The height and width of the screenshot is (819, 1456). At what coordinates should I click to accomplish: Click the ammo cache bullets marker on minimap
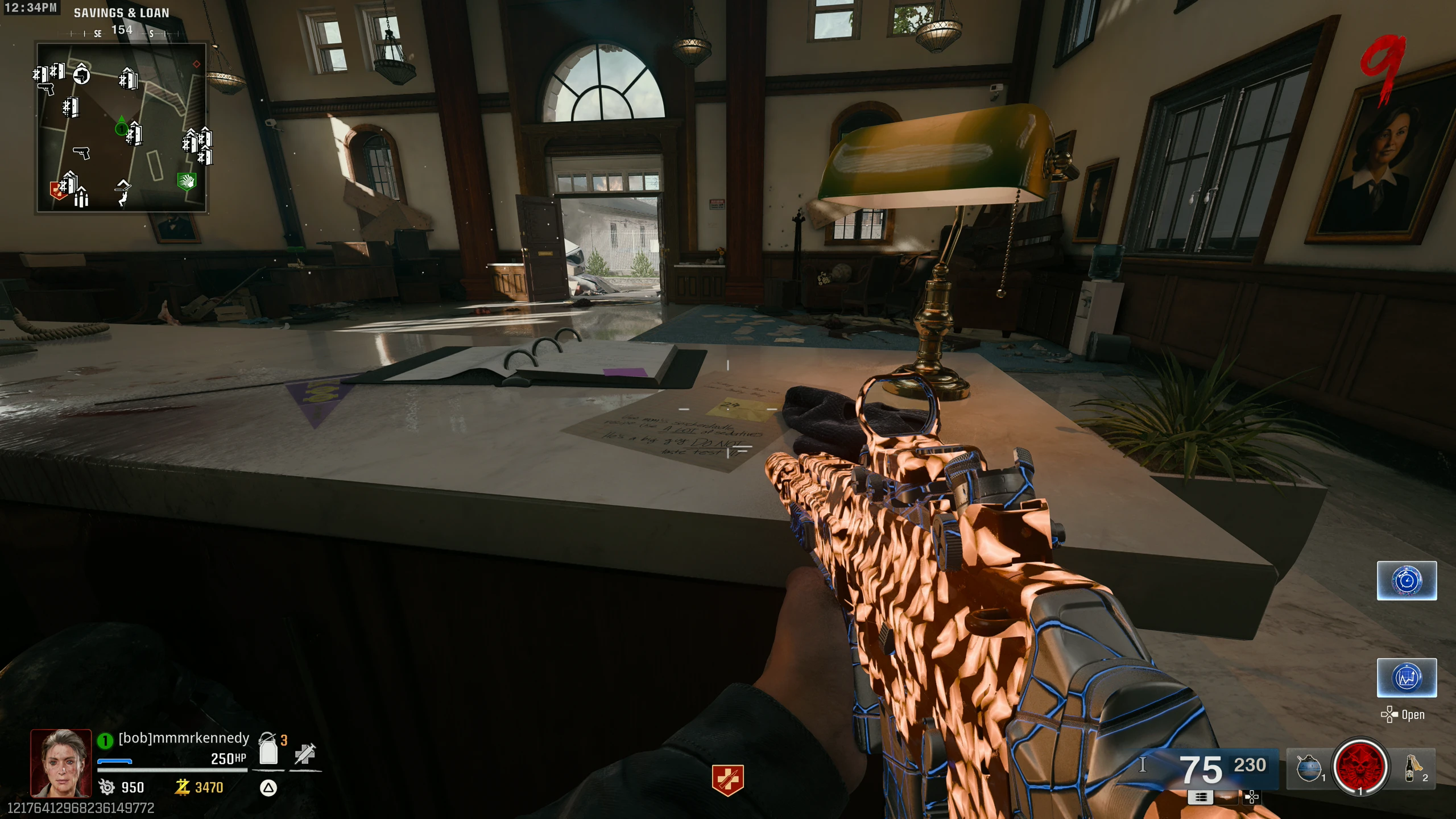pos(81,197)
